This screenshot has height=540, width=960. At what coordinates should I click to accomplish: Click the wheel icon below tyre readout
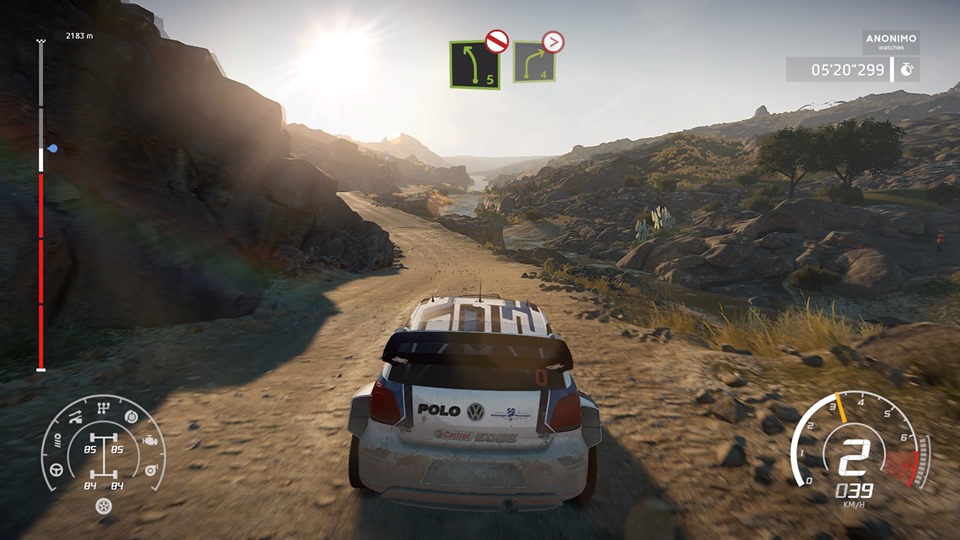click(x=102, y=506)
